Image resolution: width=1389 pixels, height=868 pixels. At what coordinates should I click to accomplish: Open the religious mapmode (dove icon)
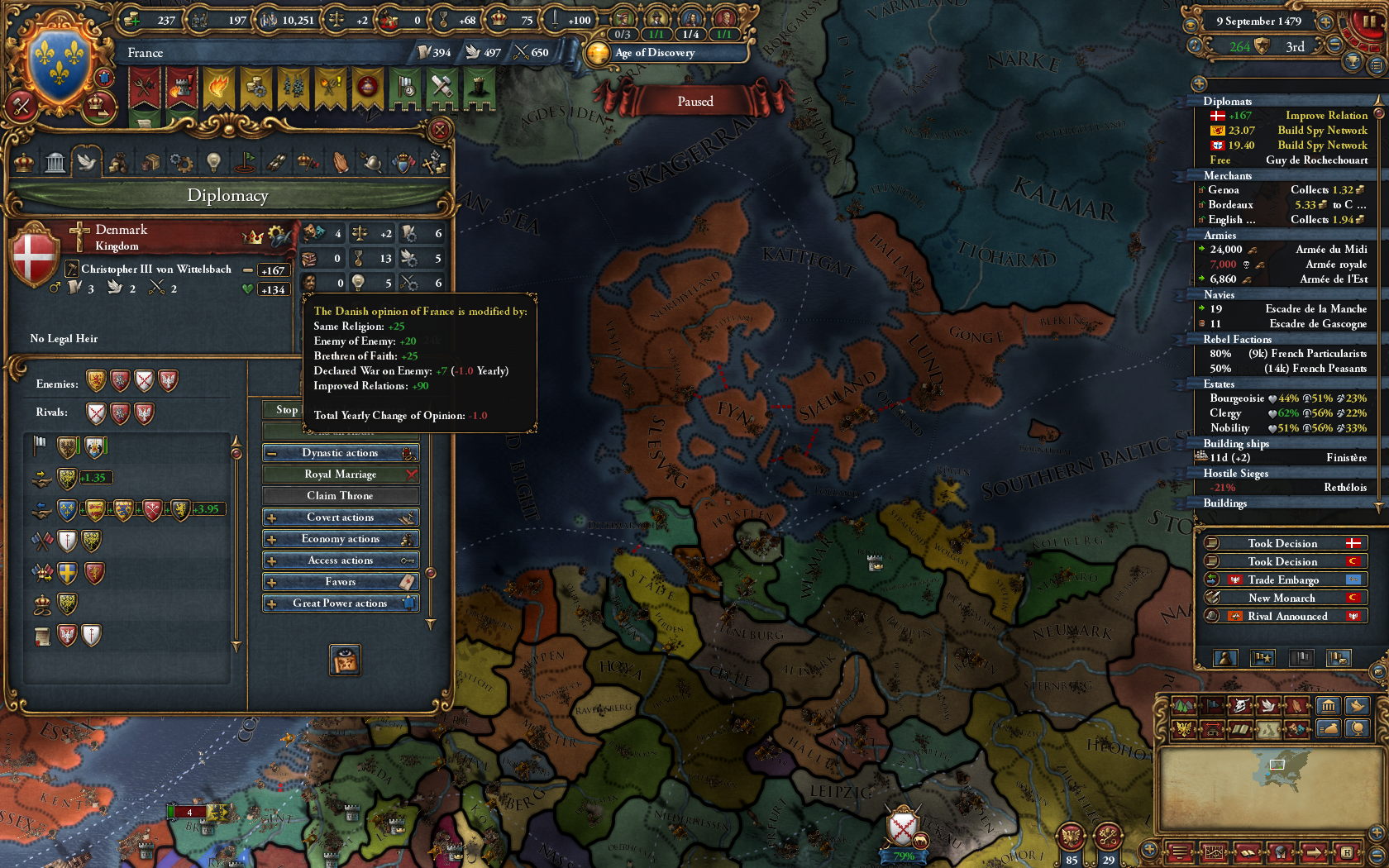[1267, 706]
